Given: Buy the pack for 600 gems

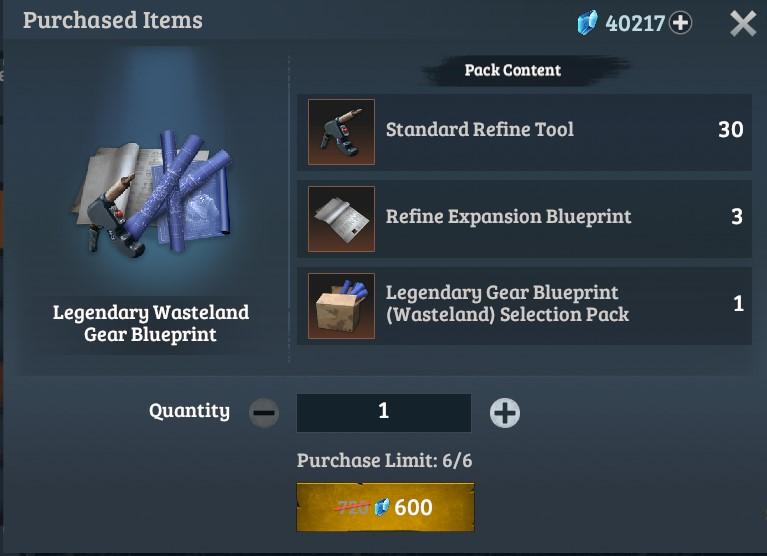Looking at the screenshot, I should [x=385, y=507].
